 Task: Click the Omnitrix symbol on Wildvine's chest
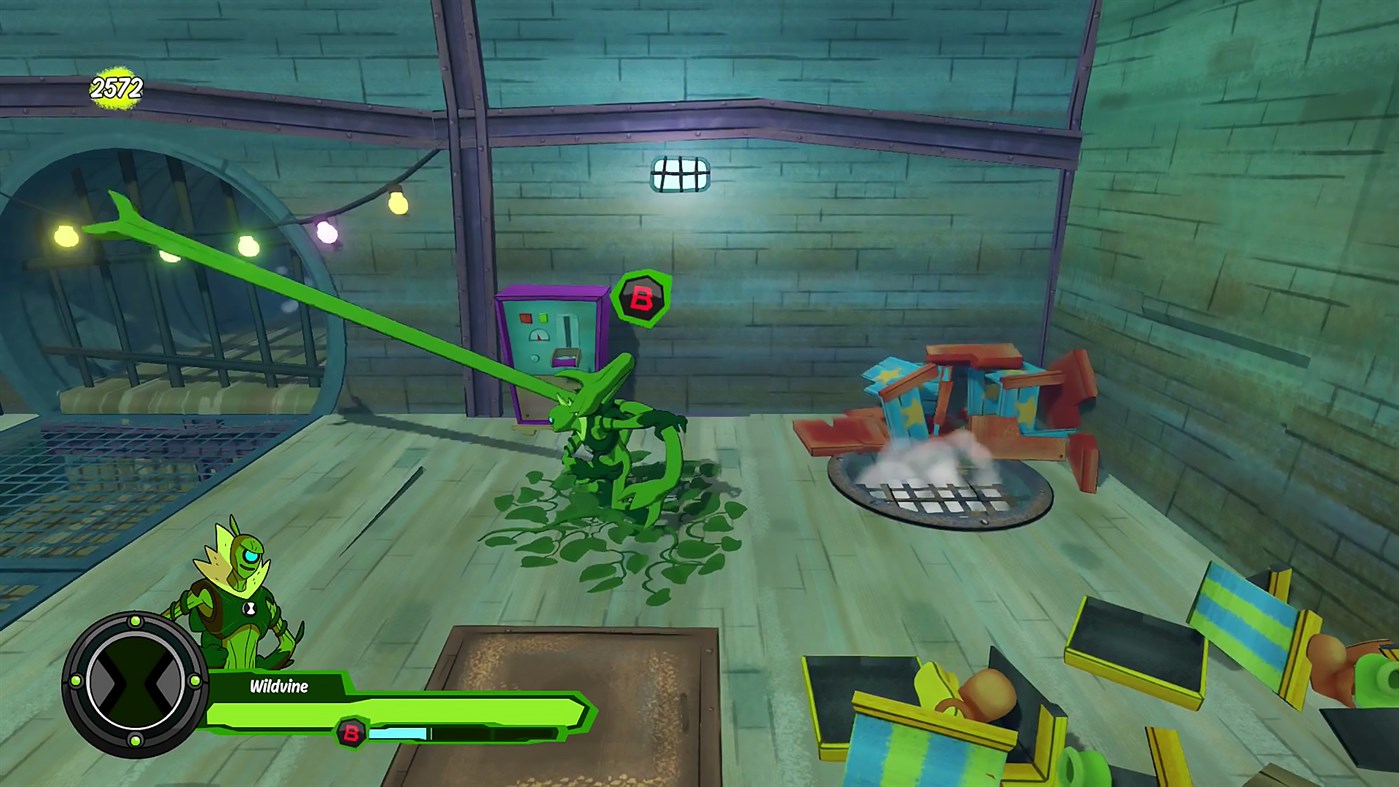[x=249, y=606]
